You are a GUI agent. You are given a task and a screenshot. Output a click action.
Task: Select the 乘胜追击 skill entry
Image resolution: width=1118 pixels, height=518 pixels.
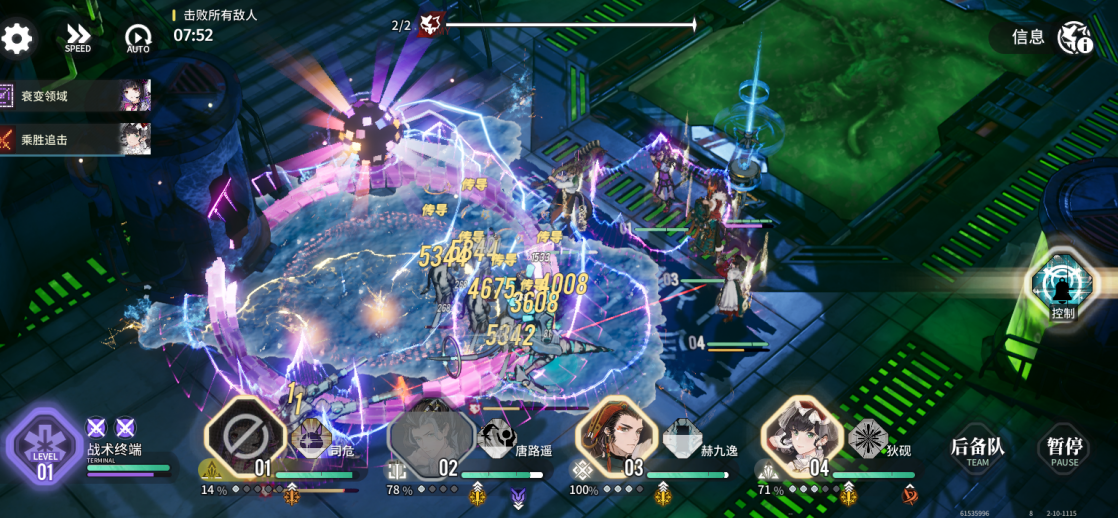(x=75, y=139)
